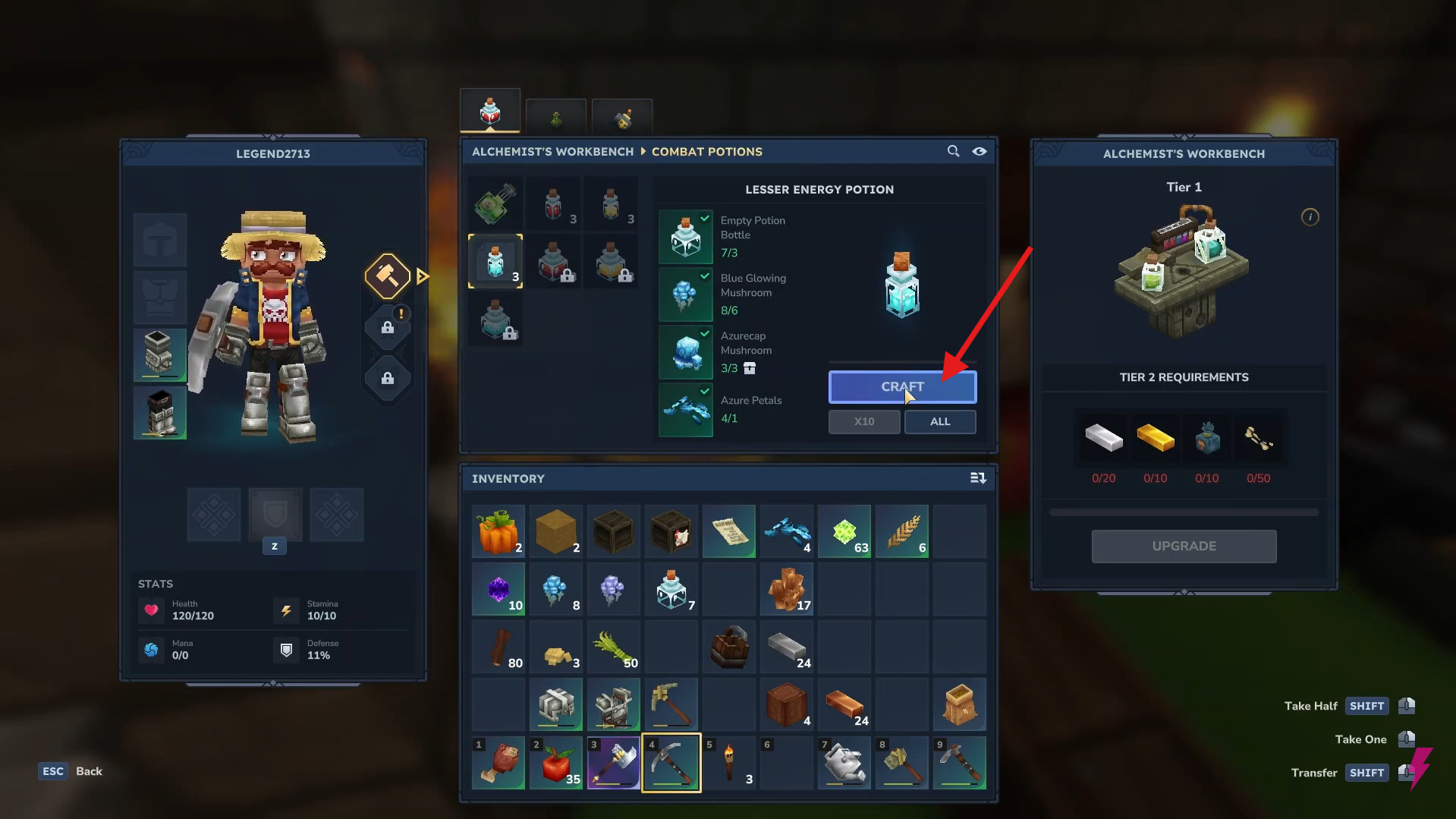Open the green potion crafting tab
Screen dimensions: 1456x819
[x=555, y=115]
